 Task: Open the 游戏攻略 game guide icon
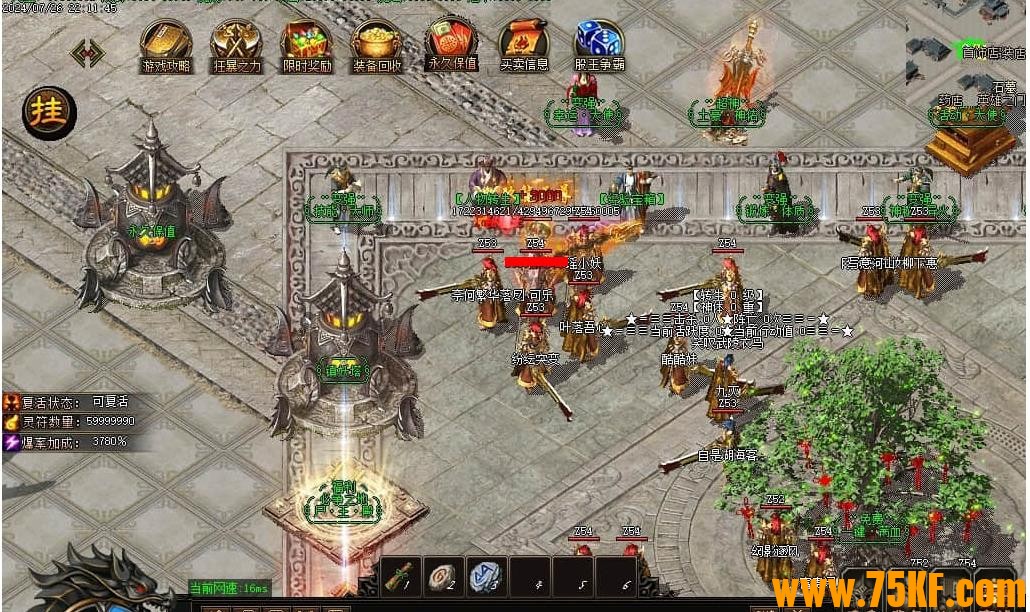point(165,44)
